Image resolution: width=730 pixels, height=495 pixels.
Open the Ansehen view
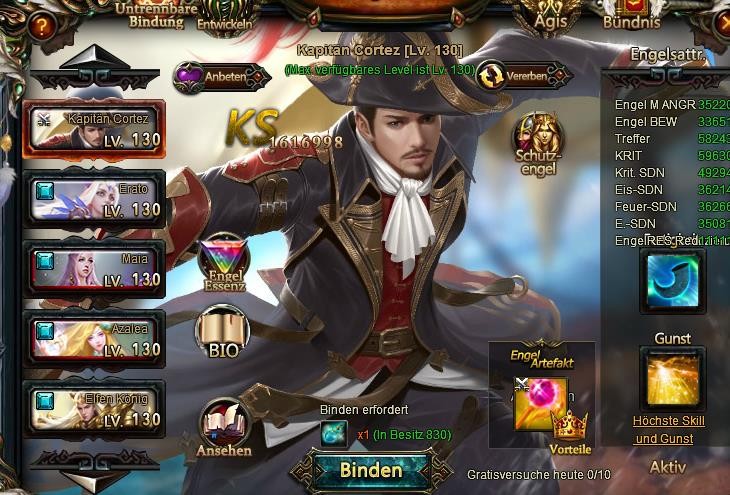point(225,428)
